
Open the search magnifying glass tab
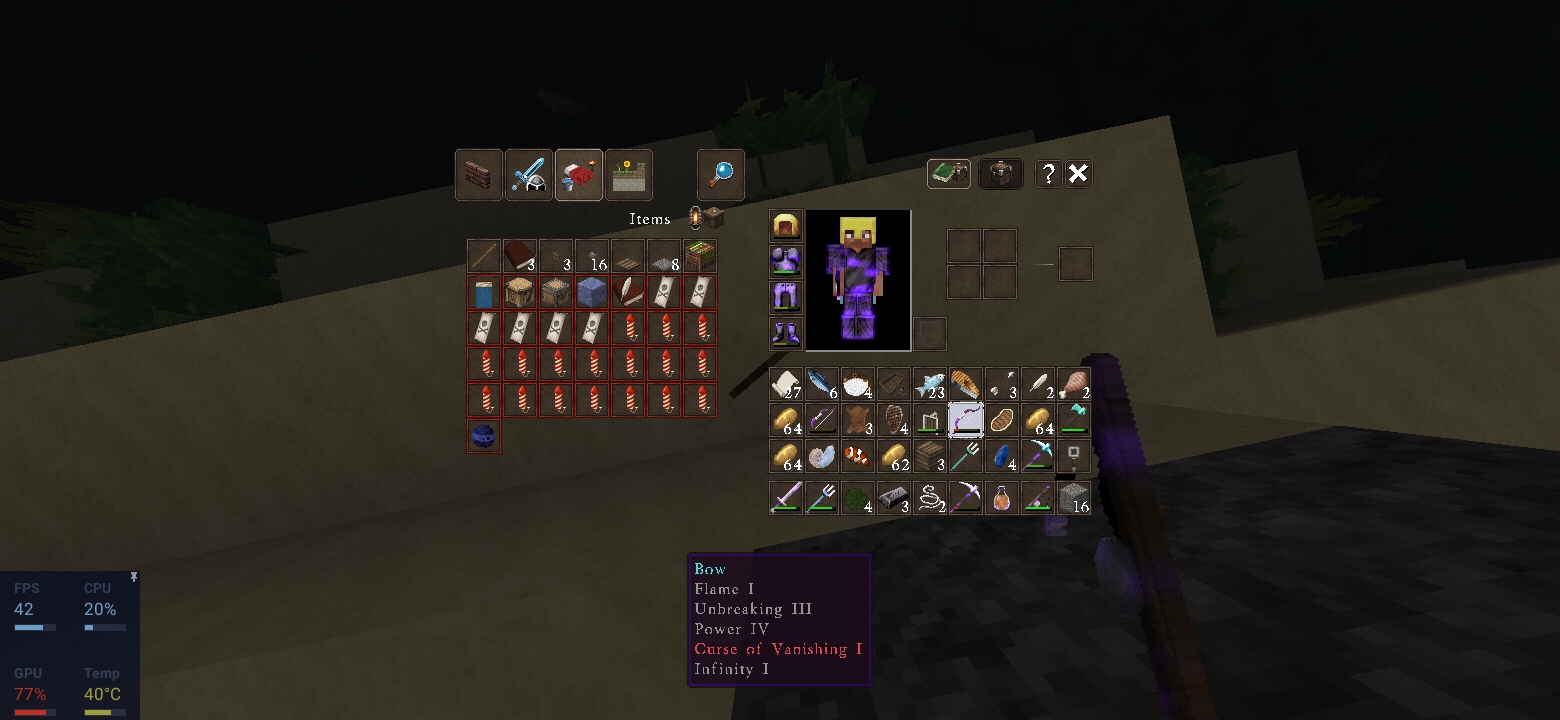click(720, 174)
